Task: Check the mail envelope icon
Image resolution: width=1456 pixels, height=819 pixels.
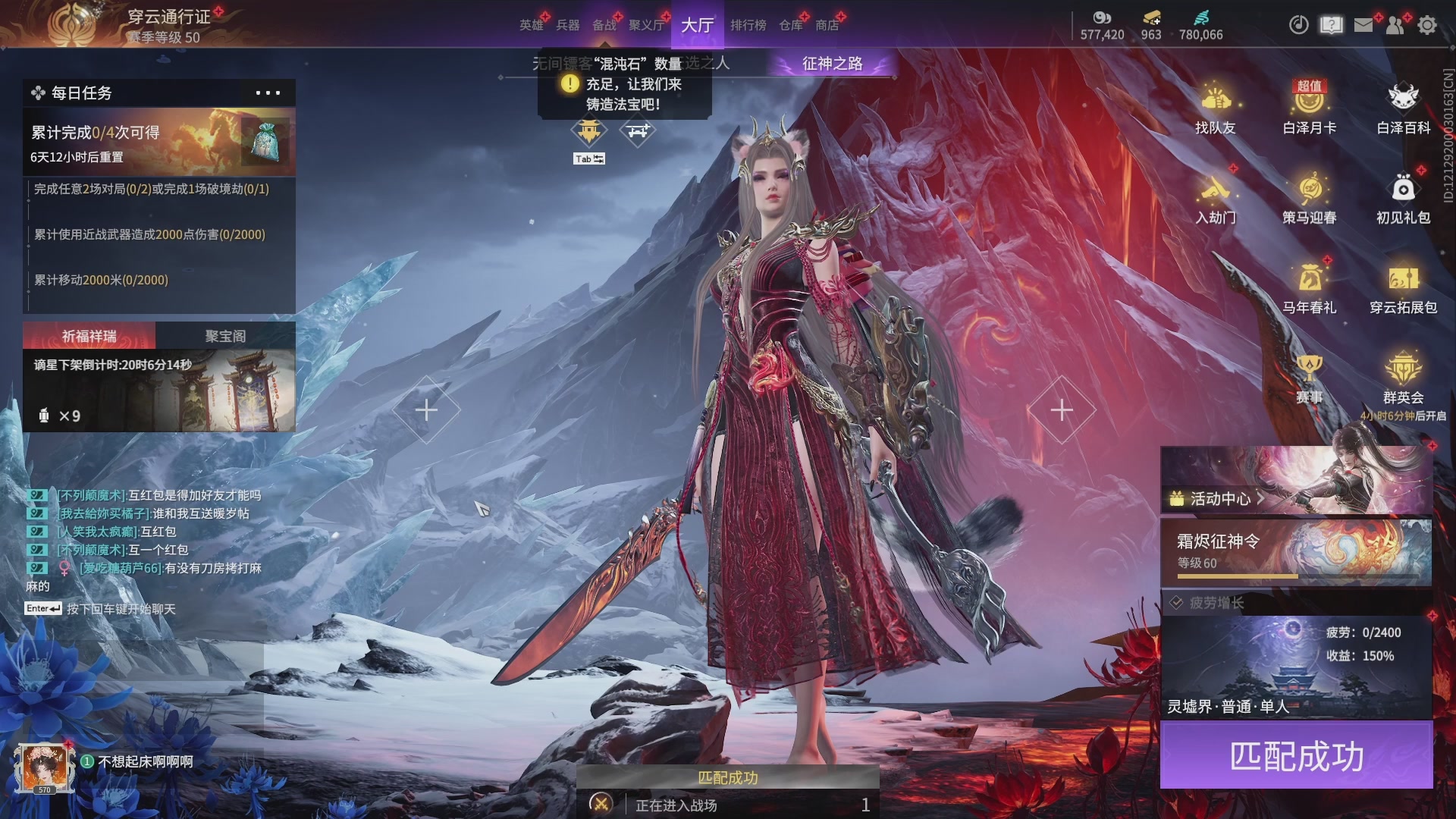Action: 1363,25
